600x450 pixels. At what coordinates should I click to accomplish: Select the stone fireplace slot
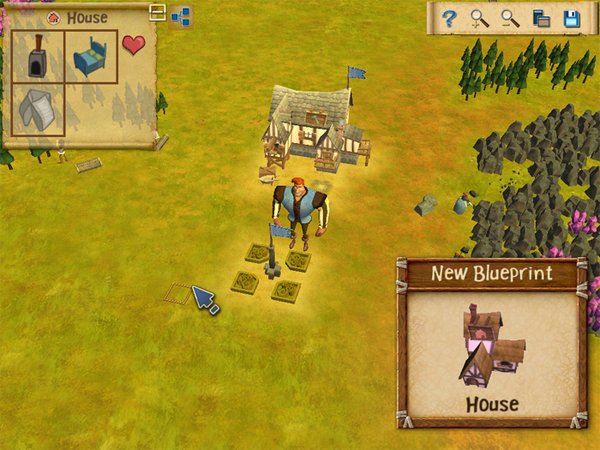[x=39, y=56]
